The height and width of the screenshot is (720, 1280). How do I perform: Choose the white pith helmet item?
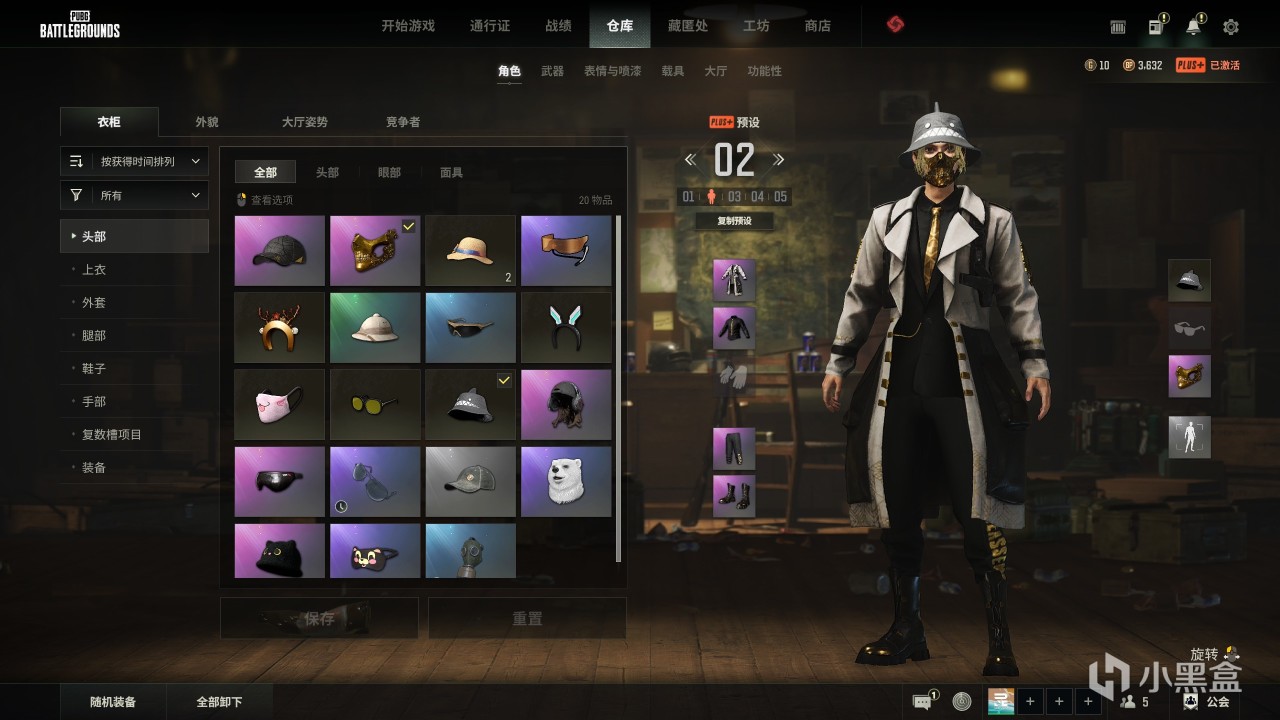point(375,328)
